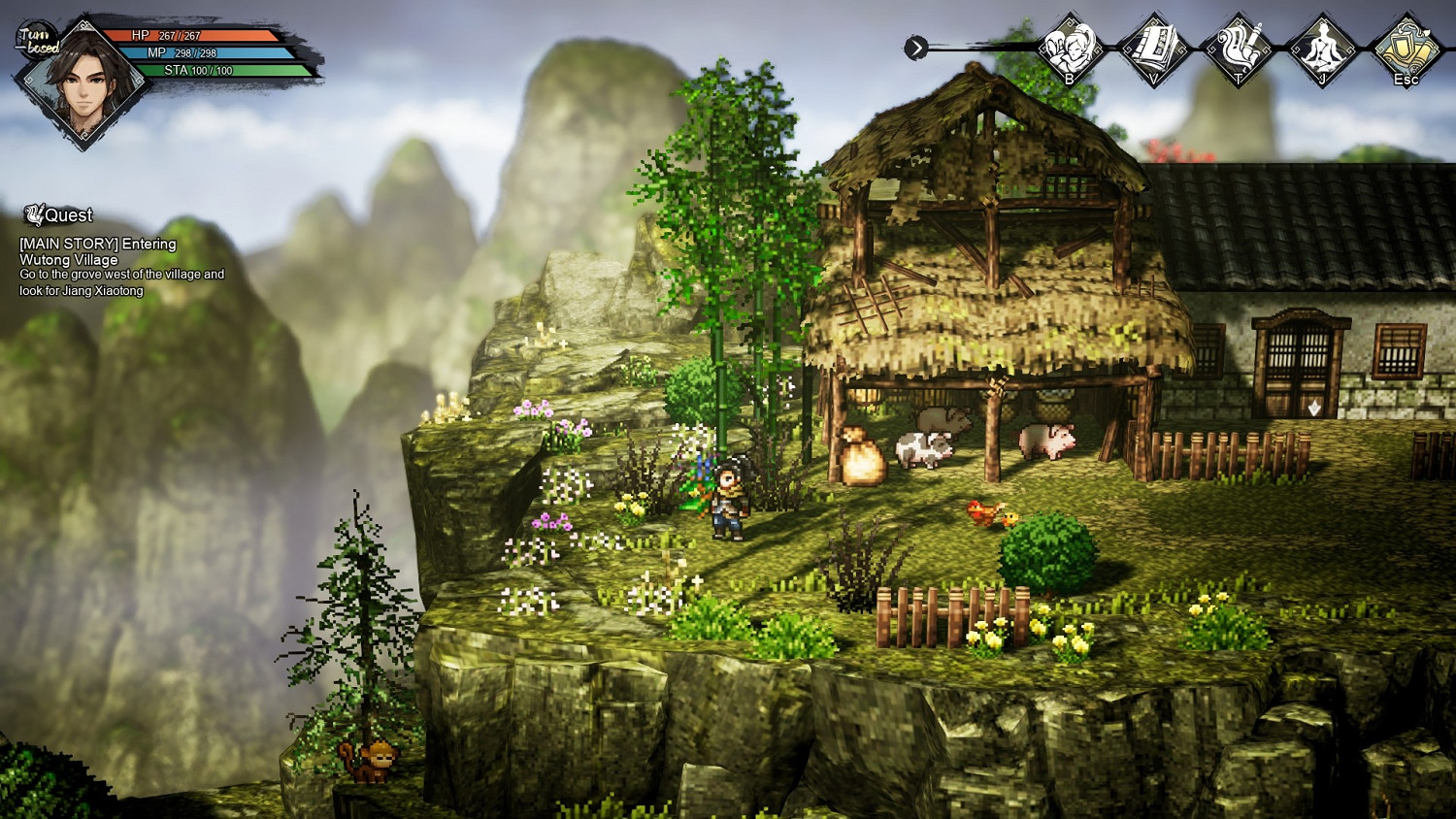Select the Entering Wutong Village quest entry
Screen dimensions: 1456x819
click(97, 251)
